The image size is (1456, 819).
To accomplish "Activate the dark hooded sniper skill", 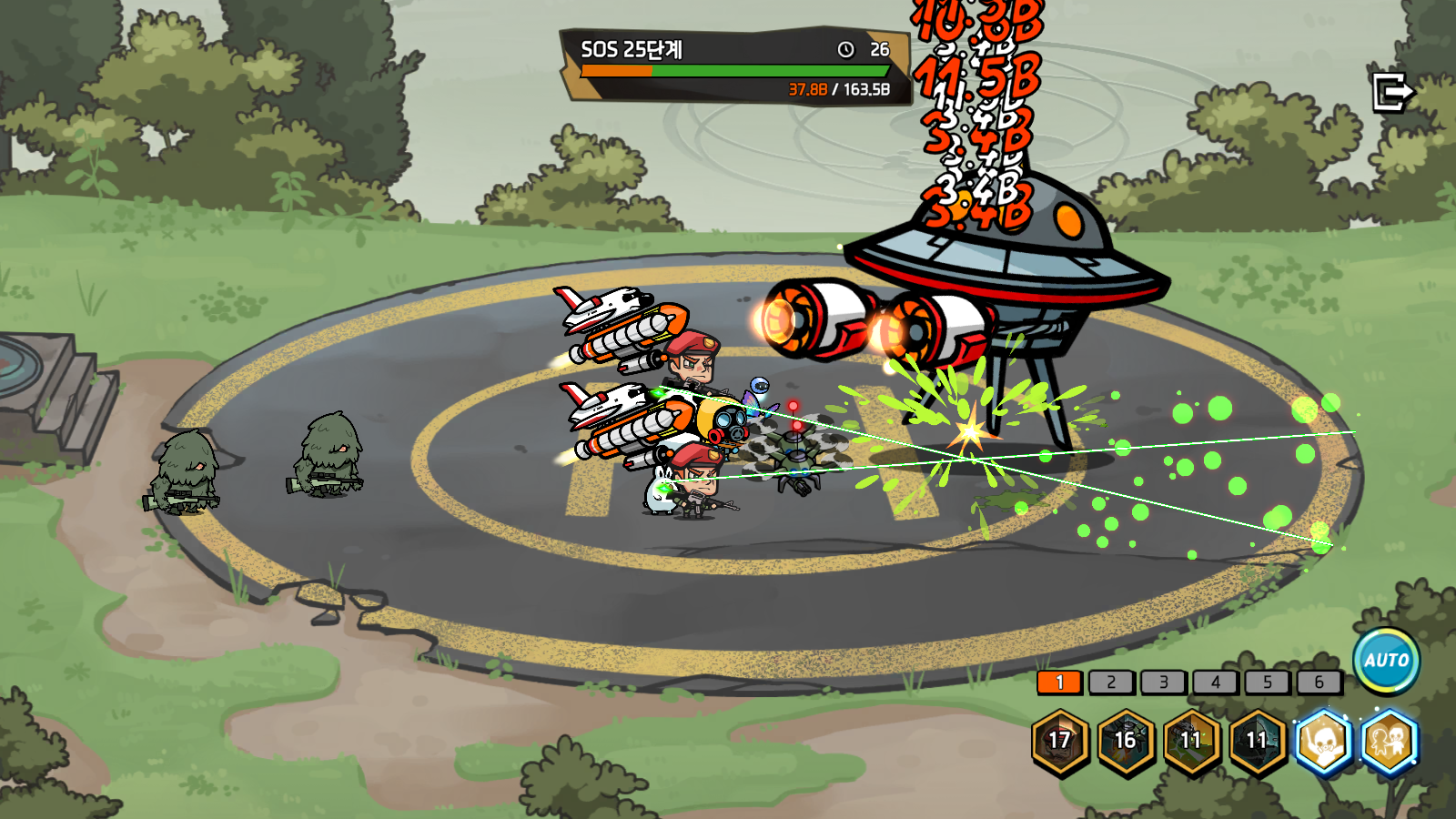I will pos(1257,741).
